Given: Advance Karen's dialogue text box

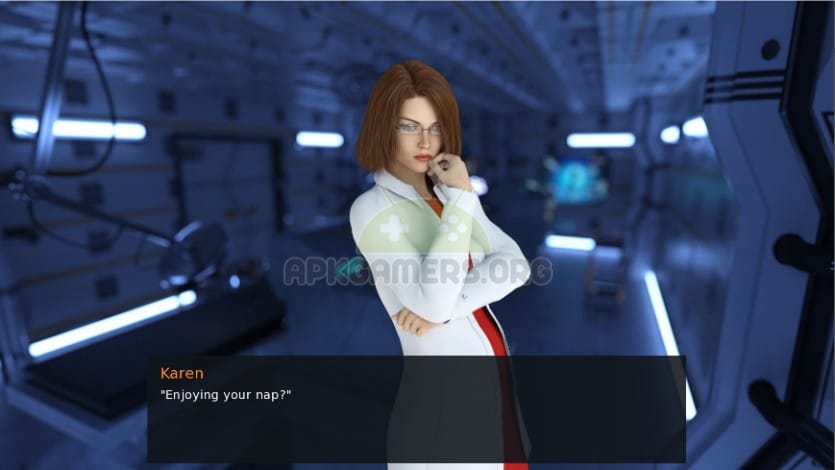Looking at the screenshot, I should coord(416,408).
